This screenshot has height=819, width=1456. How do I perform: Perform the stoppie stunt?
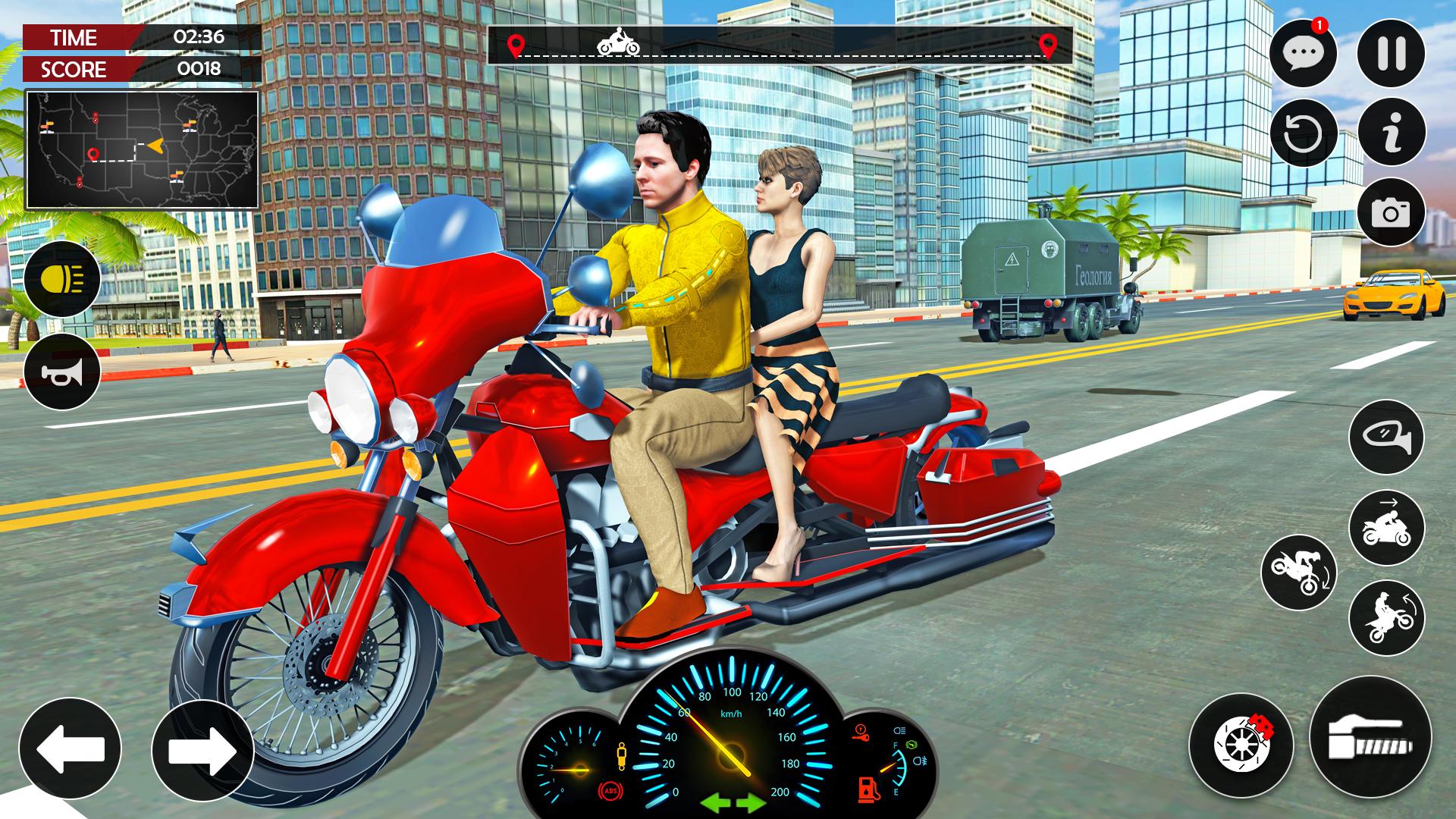click(1298, 573)
